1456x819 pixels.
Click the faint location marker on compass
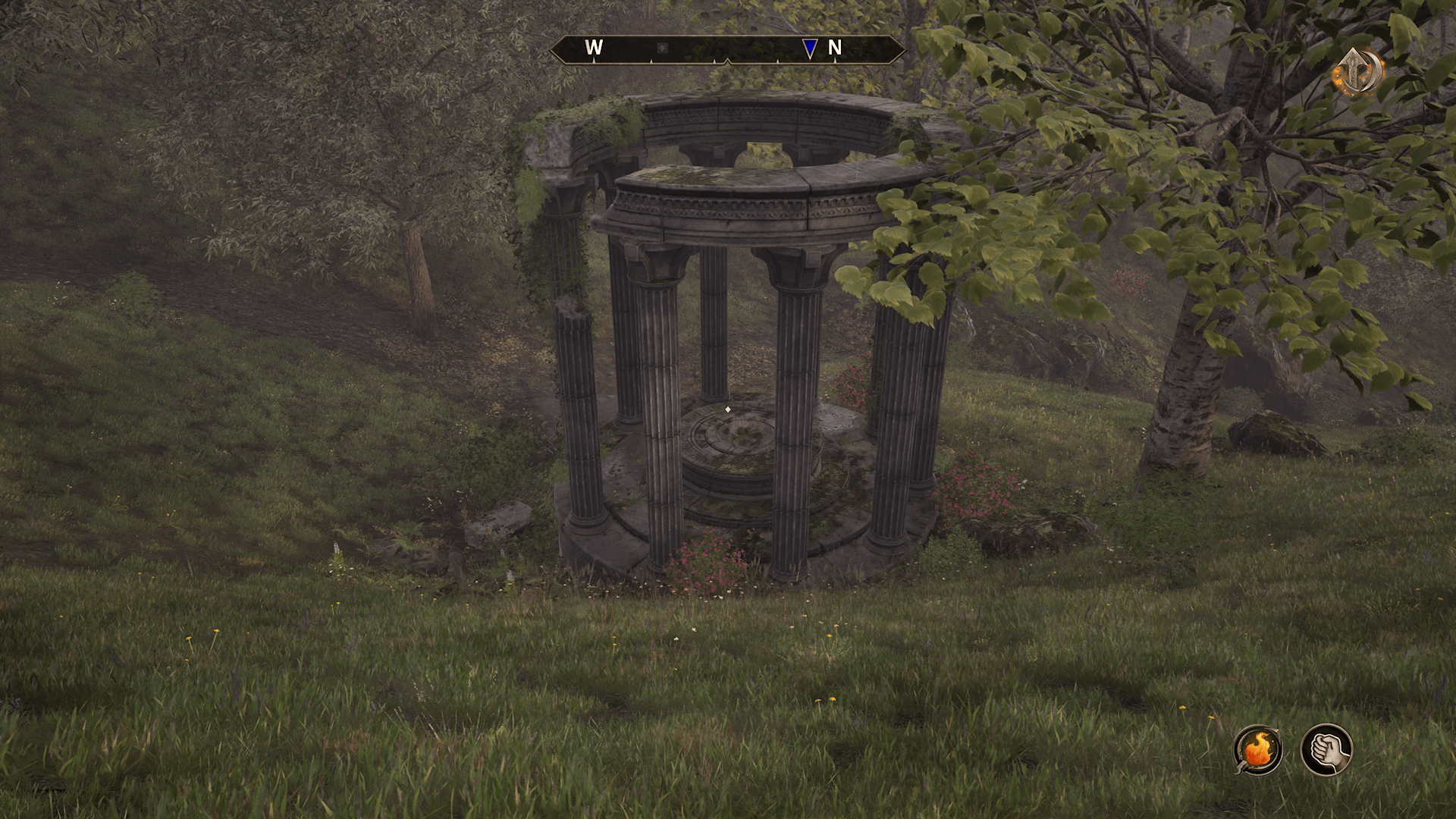662,48
